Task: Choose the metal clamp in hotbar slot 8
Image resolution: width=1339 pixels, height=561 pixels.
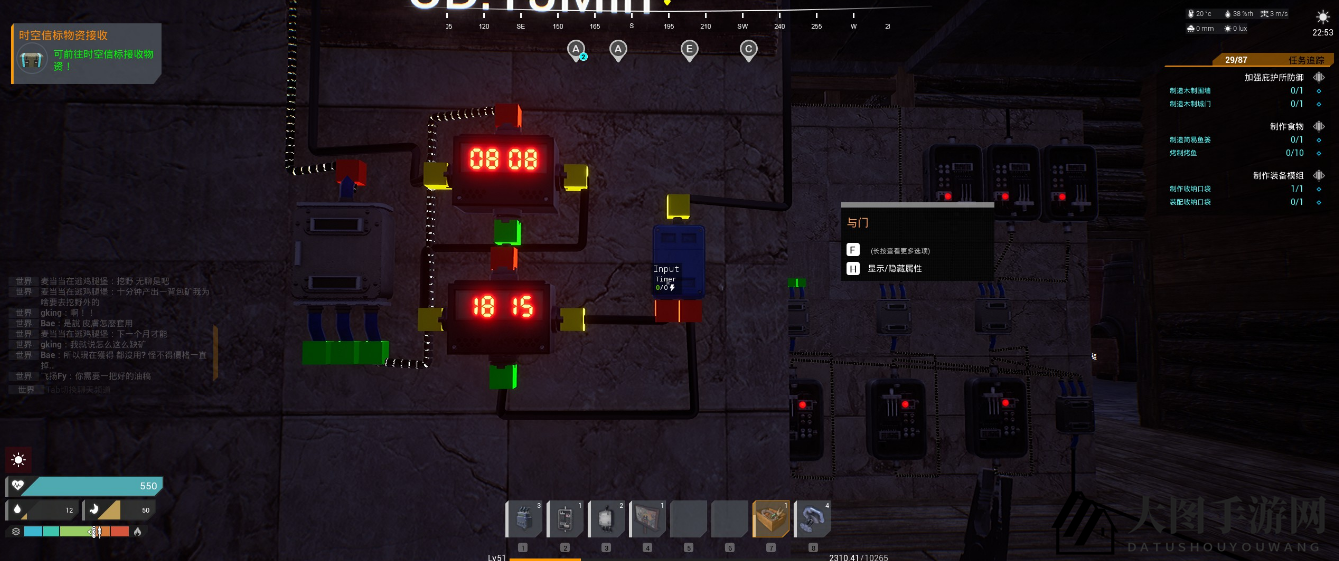Action: pyautogui.click(x=811, y=520)
